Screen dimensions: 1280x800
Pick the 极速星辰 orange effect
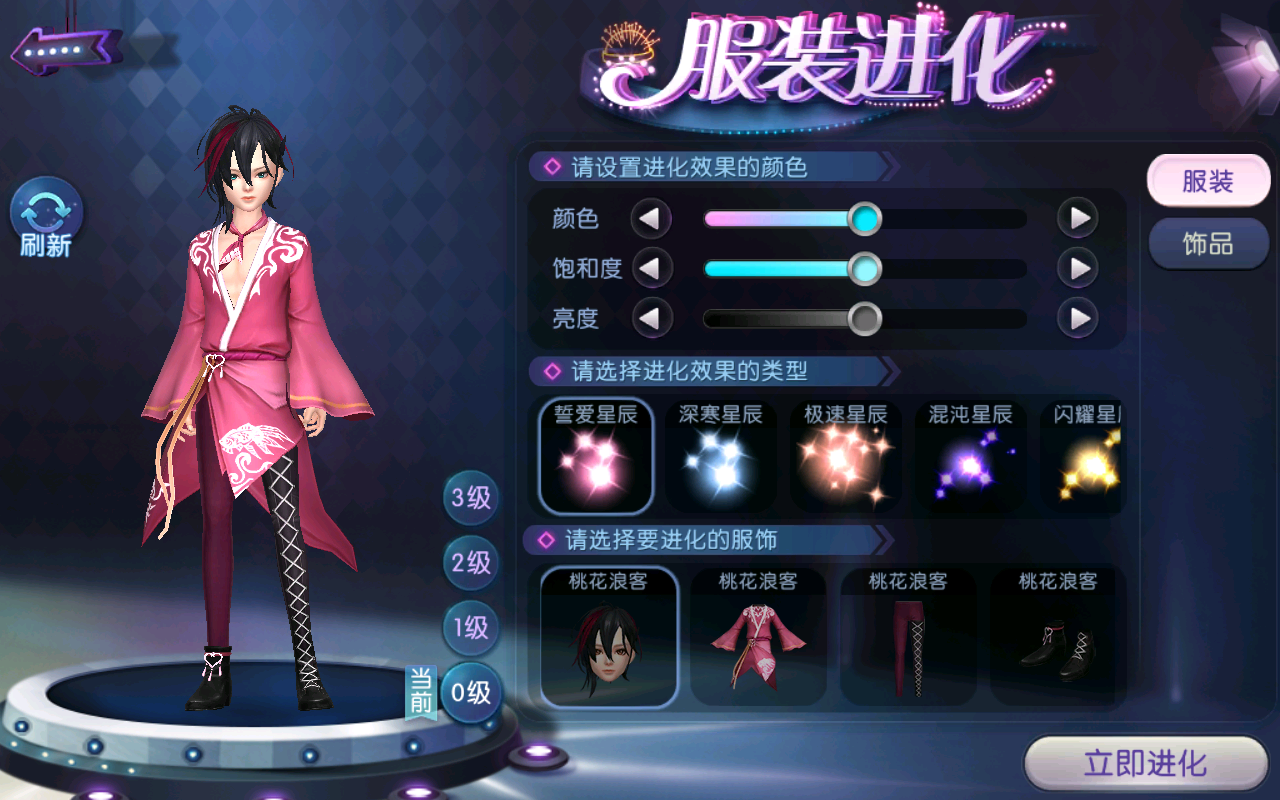click(846, 455)
